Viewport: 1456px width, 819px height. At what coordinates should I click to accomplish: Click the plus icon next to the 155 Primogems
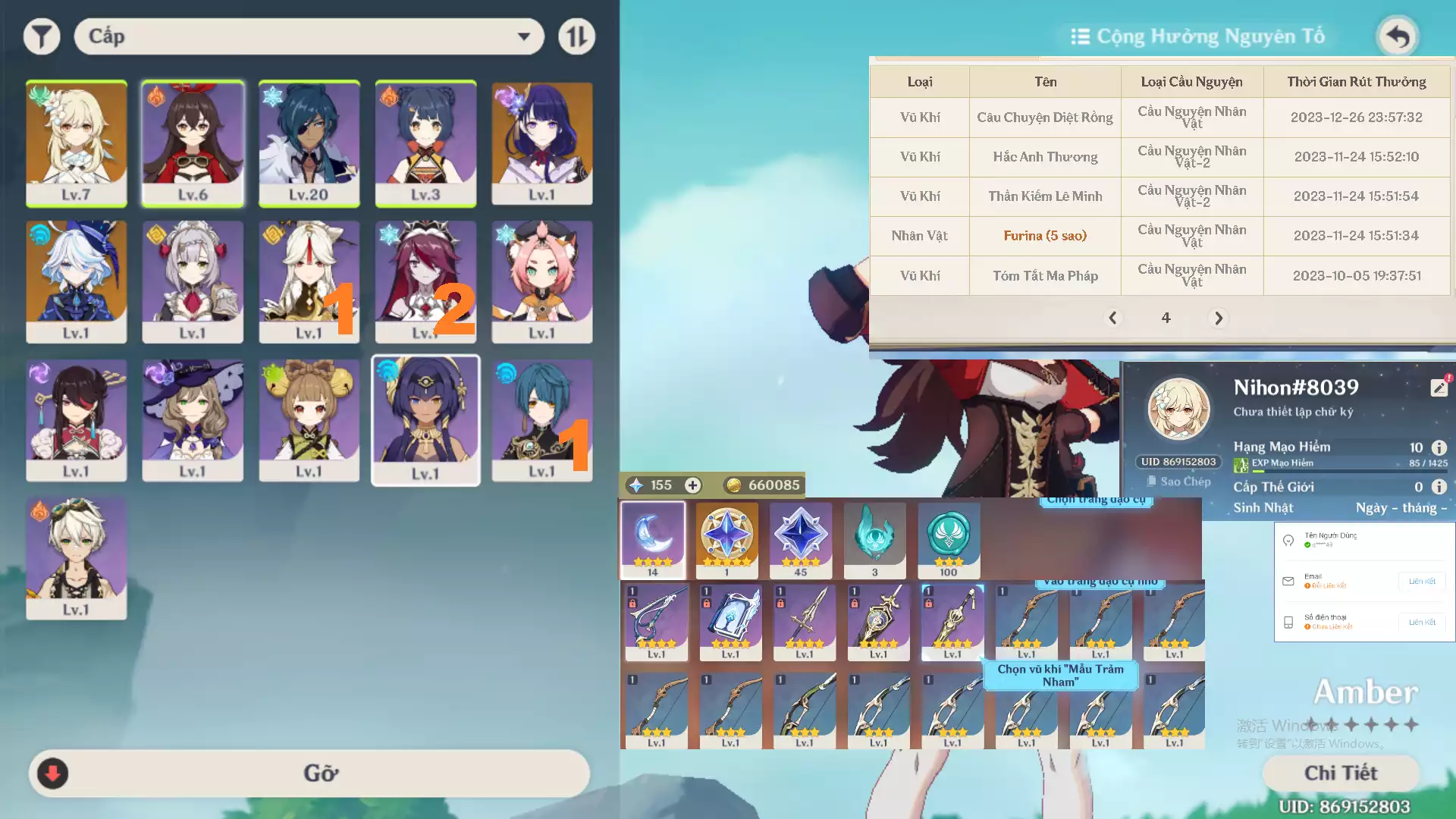pos(692,485)
